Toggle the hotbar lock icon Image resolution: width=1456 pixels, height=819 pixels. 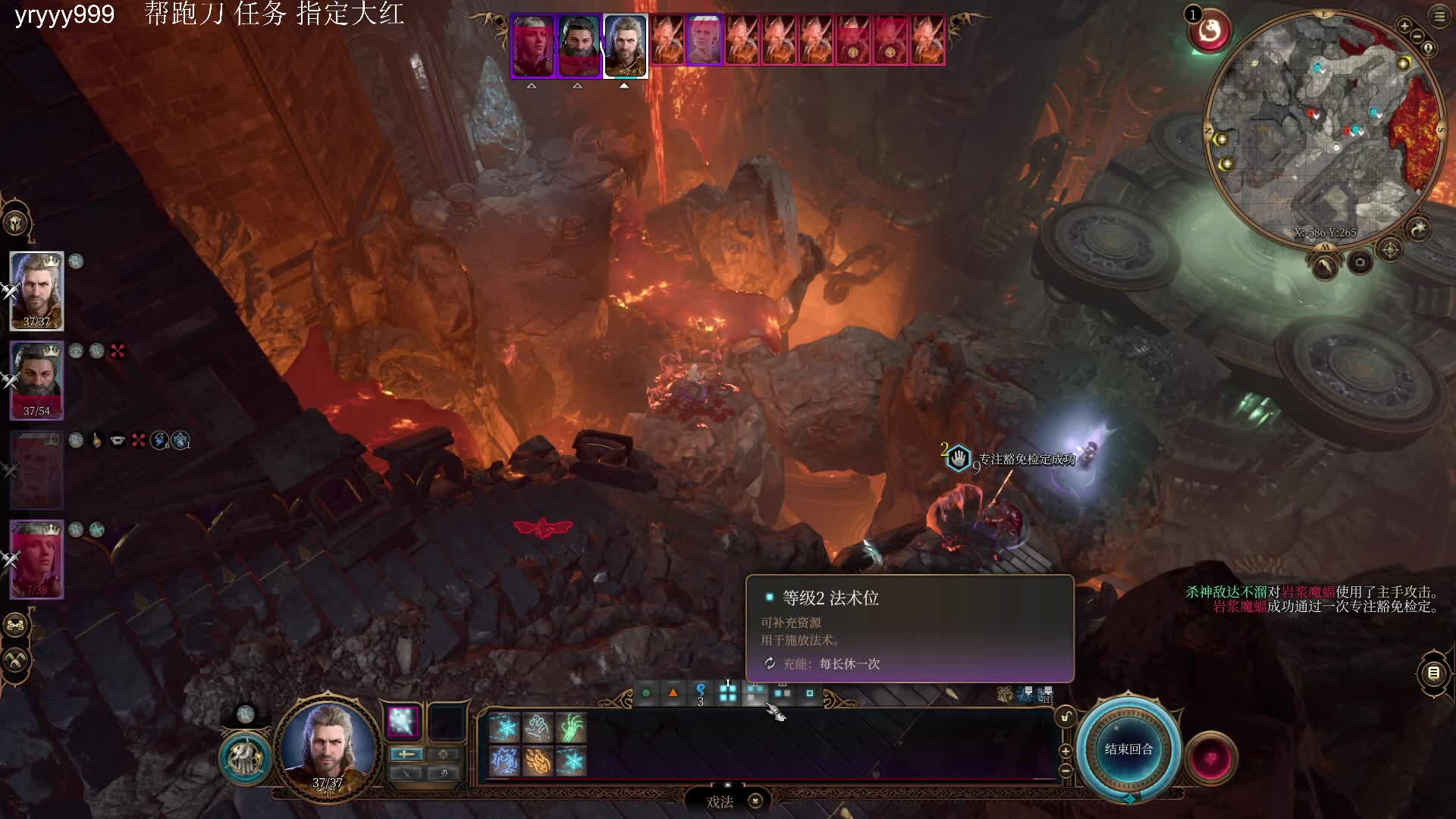(1065, 717)
